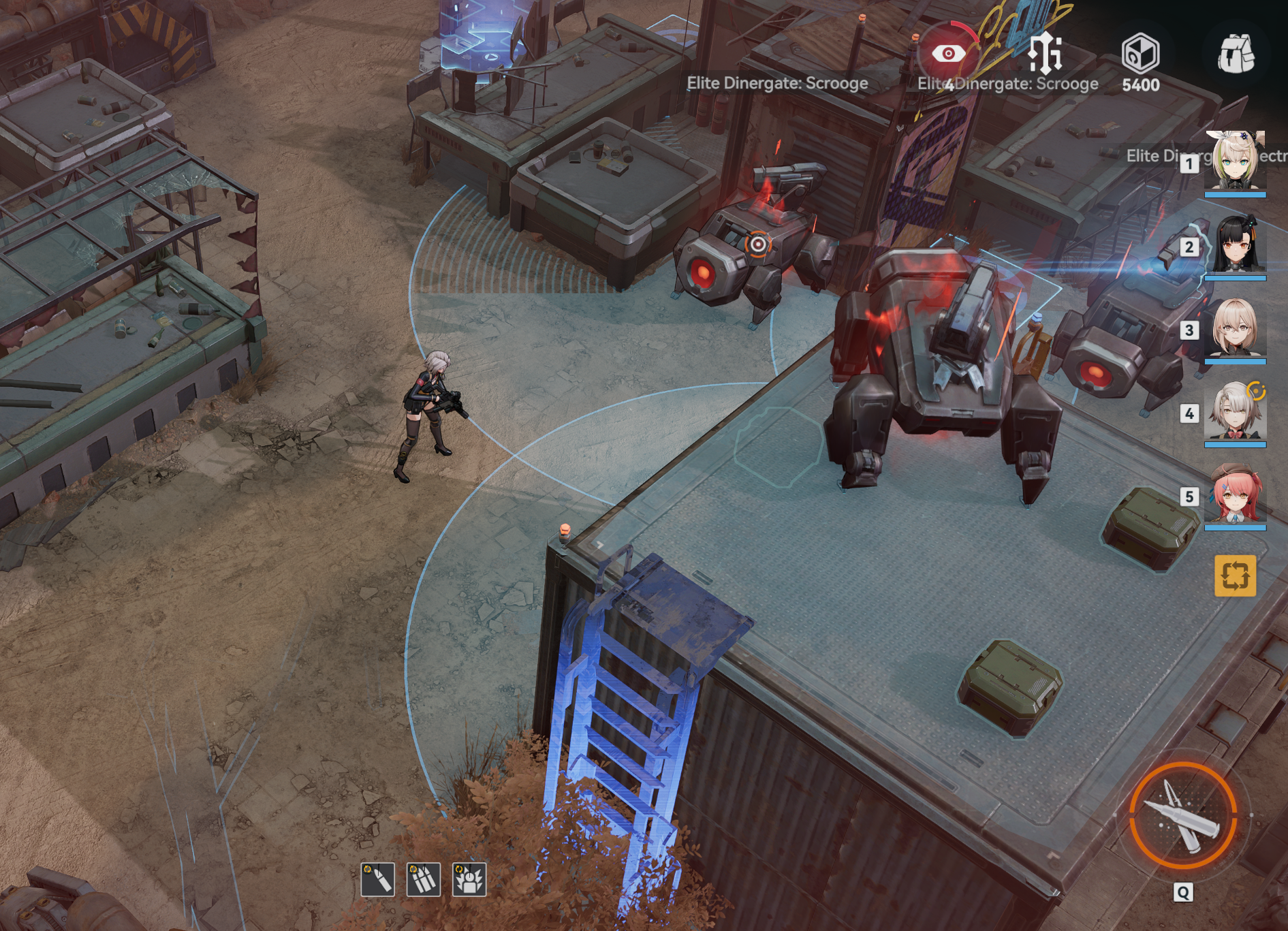Toggle the red eye detection icon

pyautogui.click(x=948, y=53)
